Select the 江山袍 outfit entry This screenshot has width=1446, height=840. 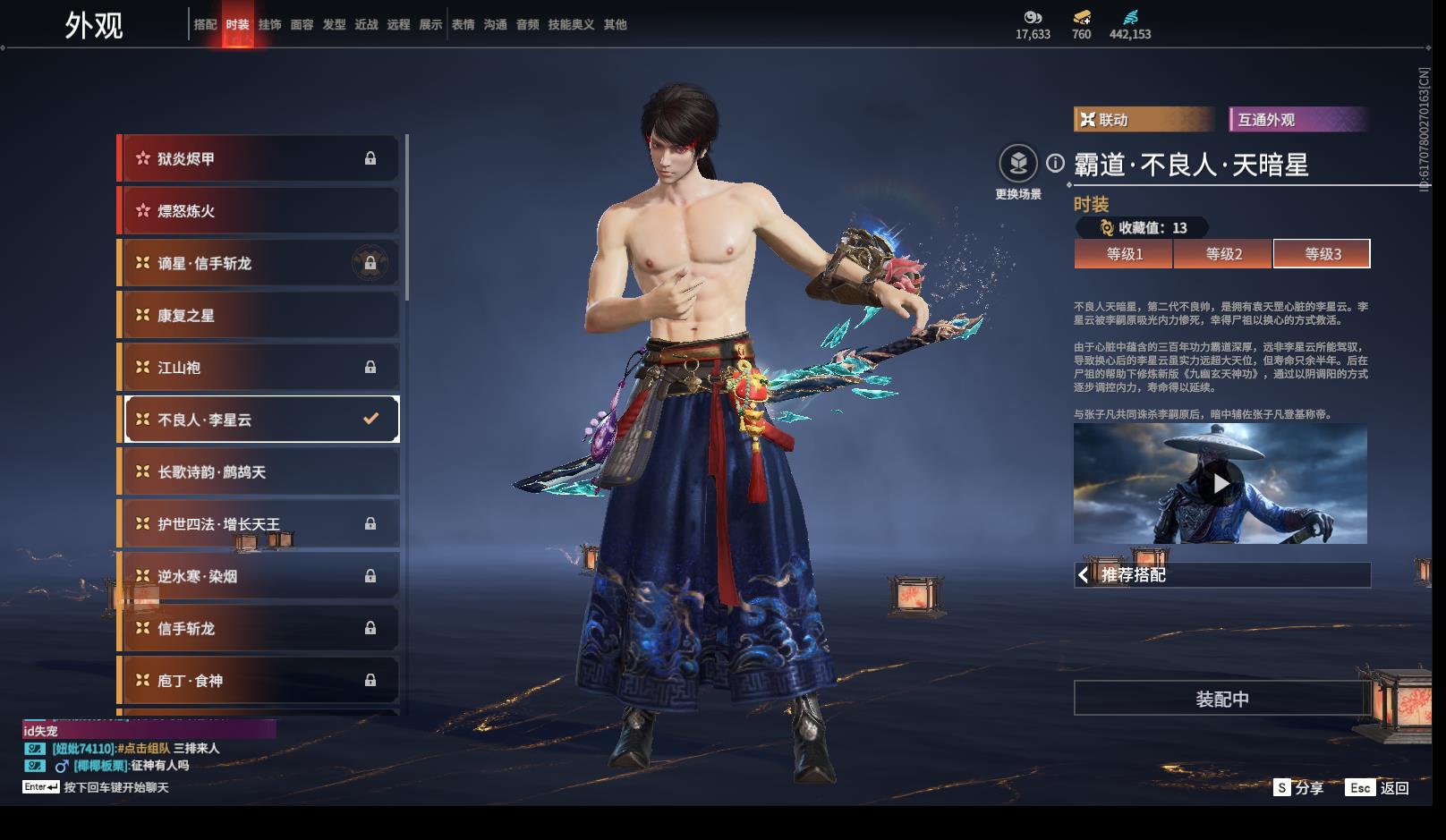(x=259, y=367)
